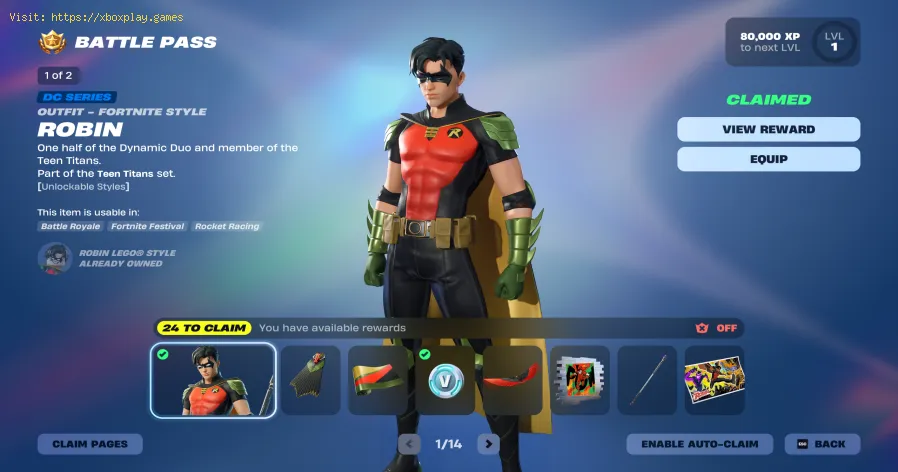Open the Robin LEGO style preview
The image size is (898, 472).
(54, 258)
